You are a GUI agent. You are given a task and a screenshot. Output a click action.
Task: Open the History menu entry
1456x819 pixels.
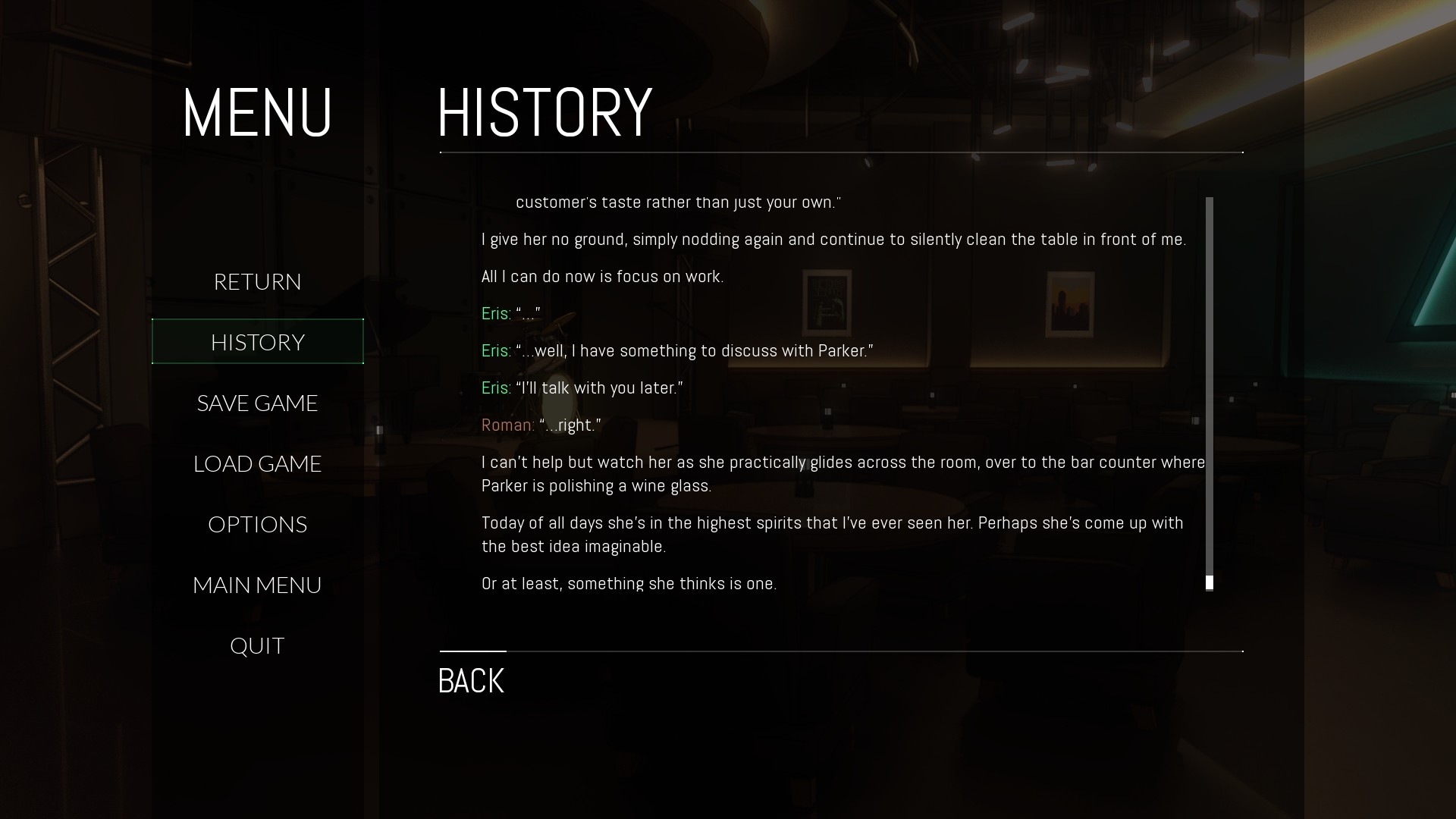(x=257, y=342)
